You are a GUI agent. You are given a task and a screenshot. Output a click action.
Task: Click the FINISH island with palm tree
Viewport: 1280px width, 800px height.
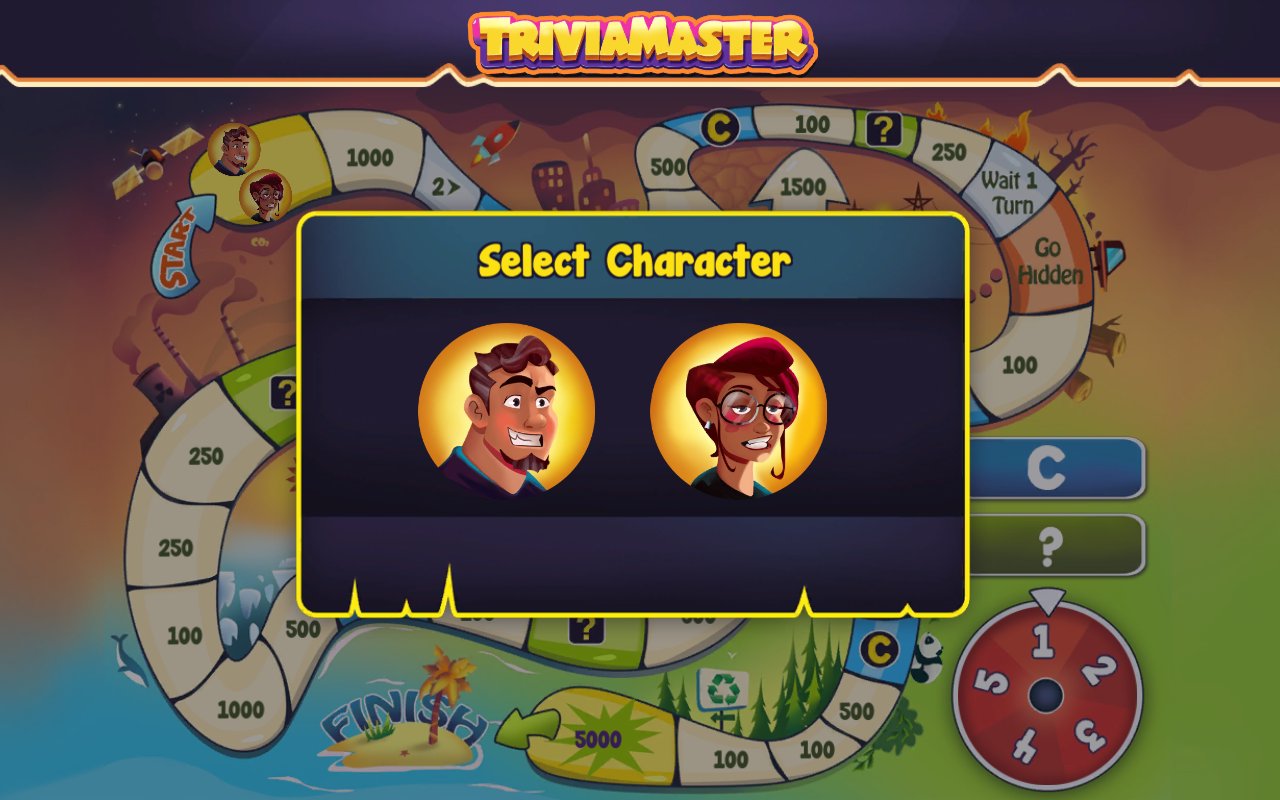click(405, 725)
